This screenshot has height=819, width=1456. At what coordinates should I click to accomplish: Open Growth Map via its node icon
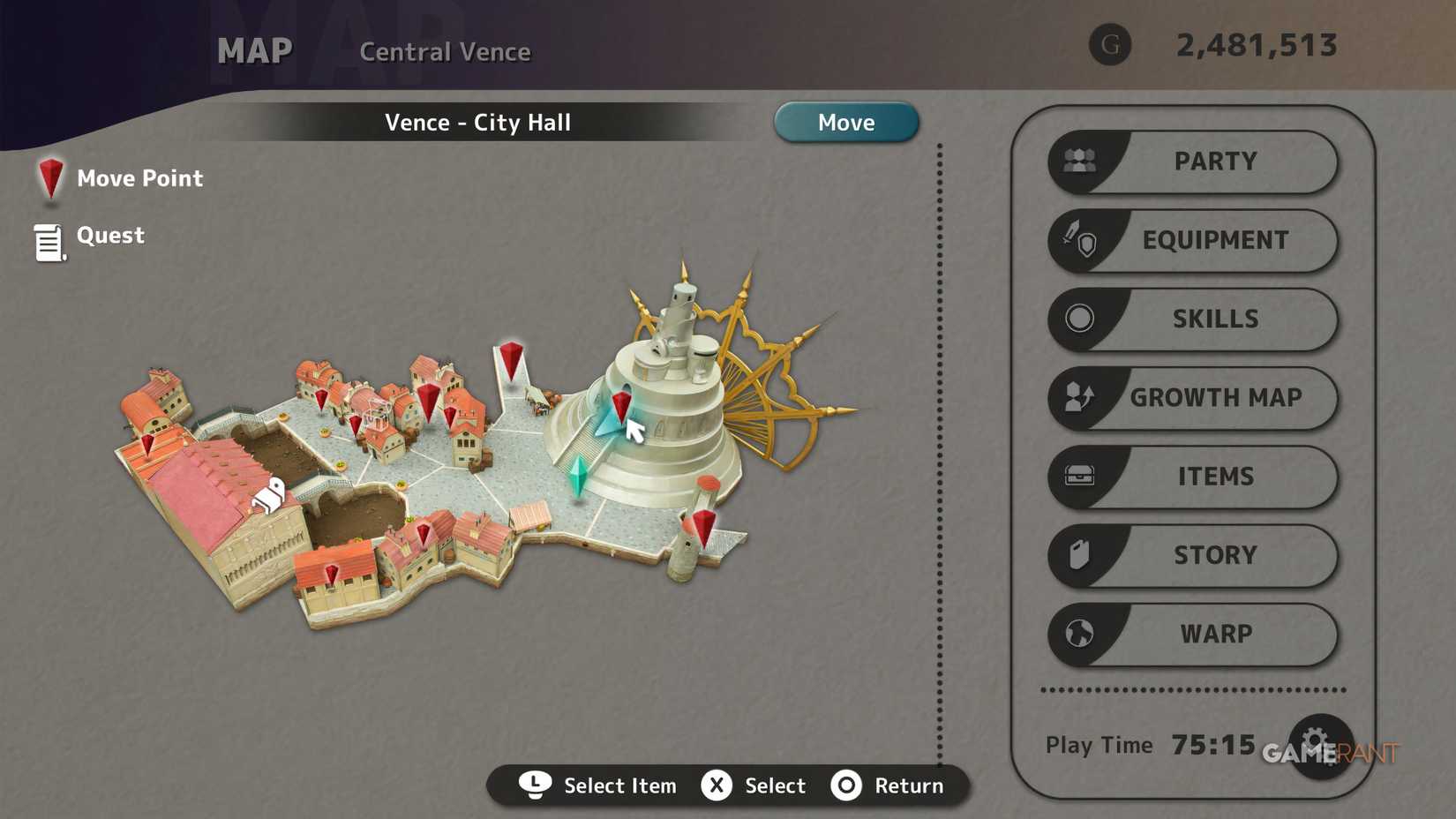pyautogui.click(x=1078, y=397)
